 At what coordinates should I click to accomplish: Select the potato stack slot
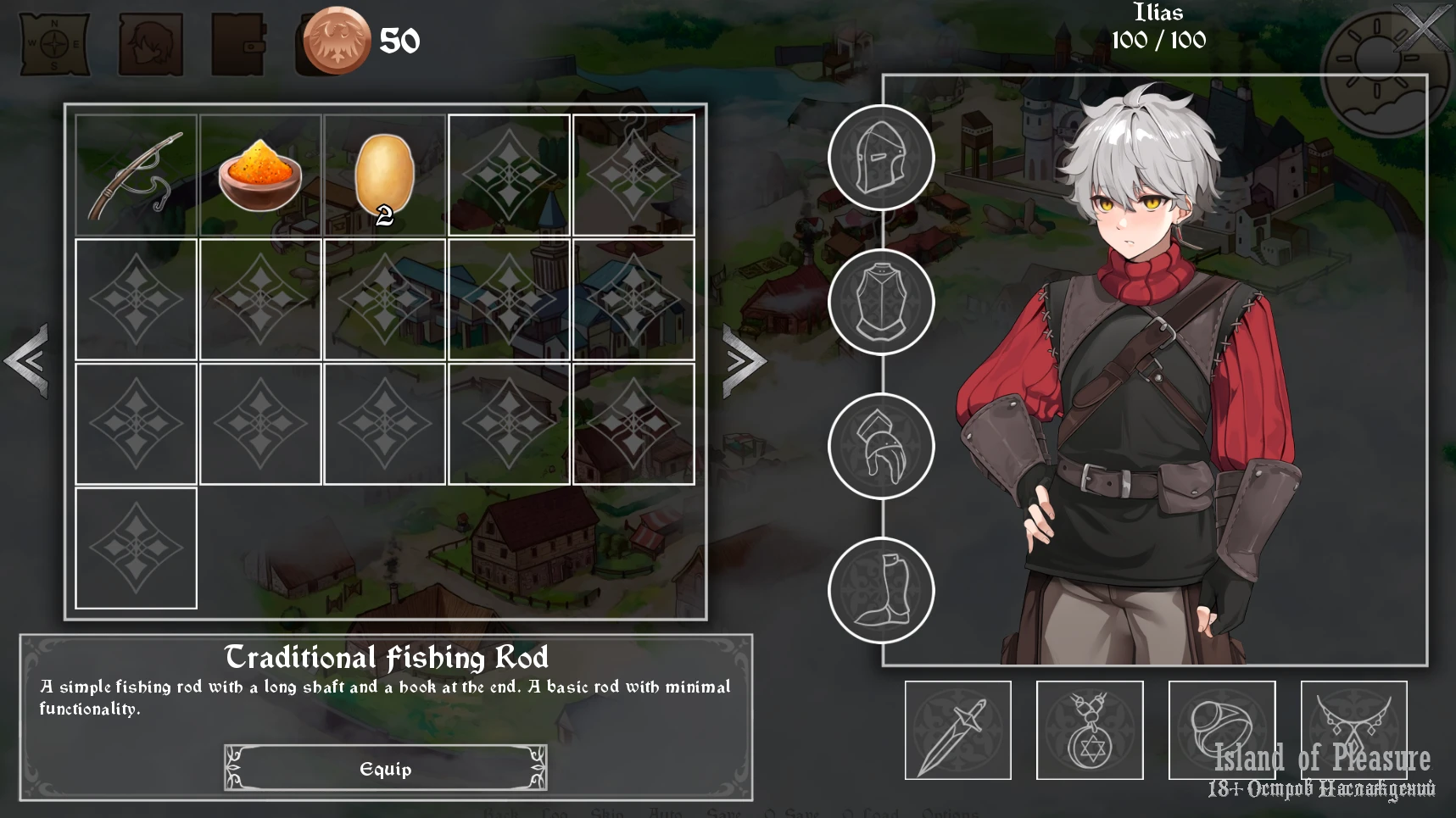click(x=384, y=175)
